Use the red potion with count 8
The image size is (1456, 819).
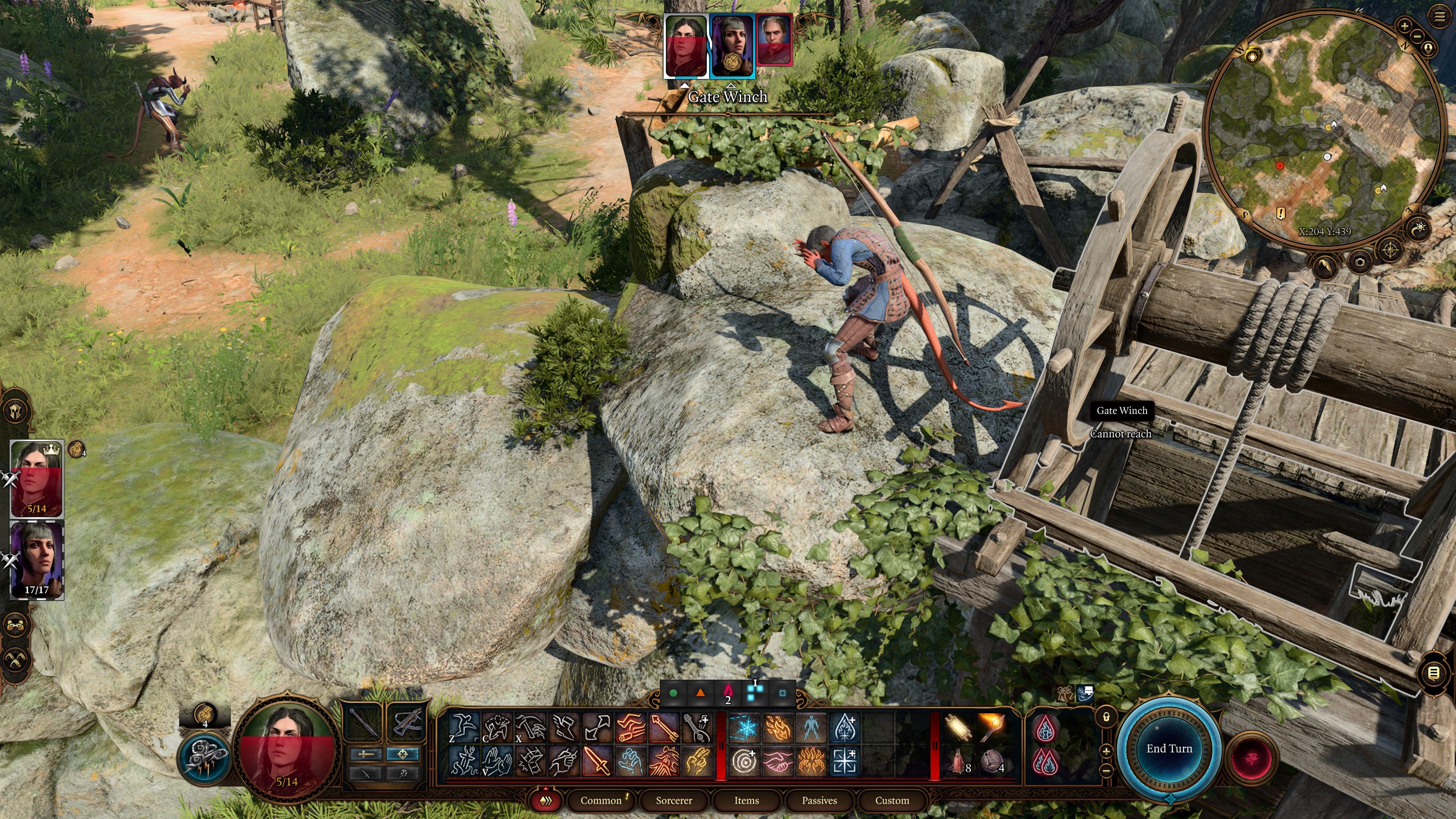(957, 762)
